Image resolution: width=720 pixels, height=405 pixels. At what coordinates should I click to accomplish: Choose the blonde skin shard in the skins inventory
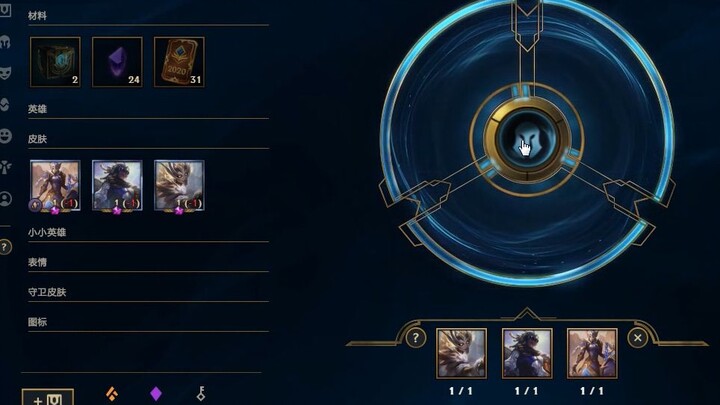click(179, 185)
